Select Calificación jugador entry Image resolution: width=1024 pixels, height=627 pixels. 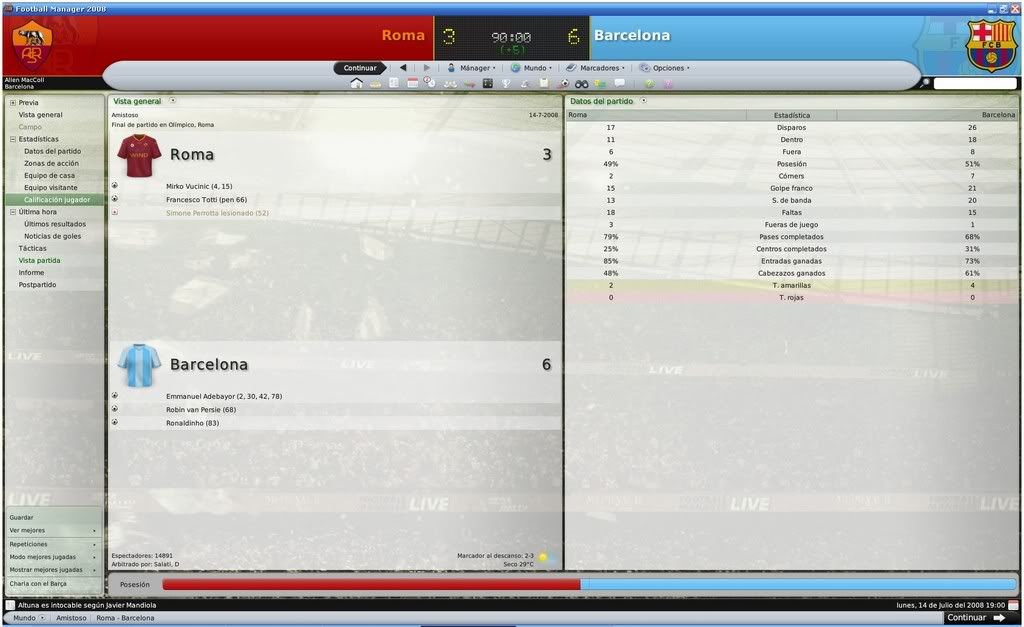(x=57, y=200)
